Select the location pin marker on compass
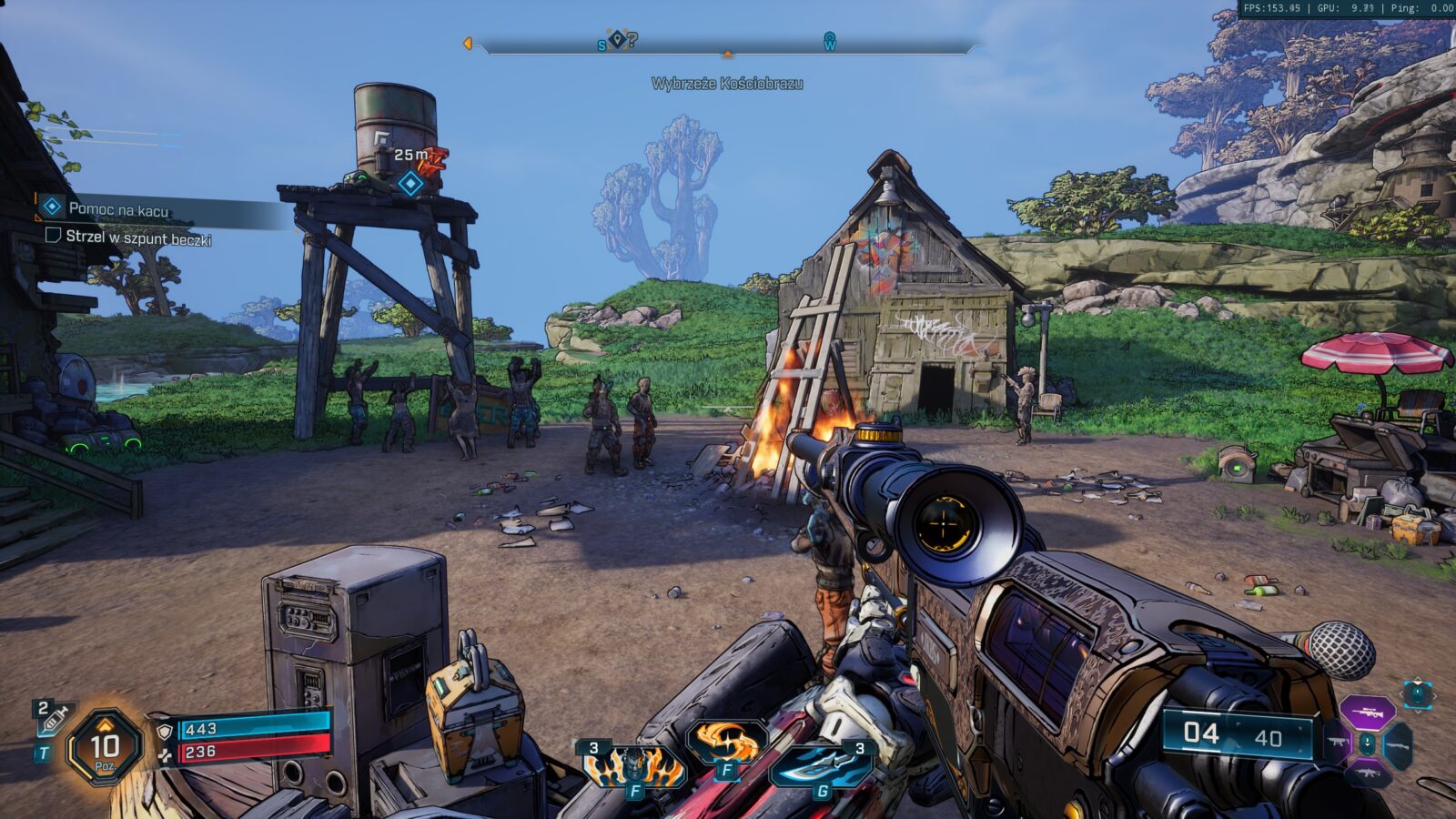The image size is (1456, 819). pyautogui.click(x=617, y=39)
